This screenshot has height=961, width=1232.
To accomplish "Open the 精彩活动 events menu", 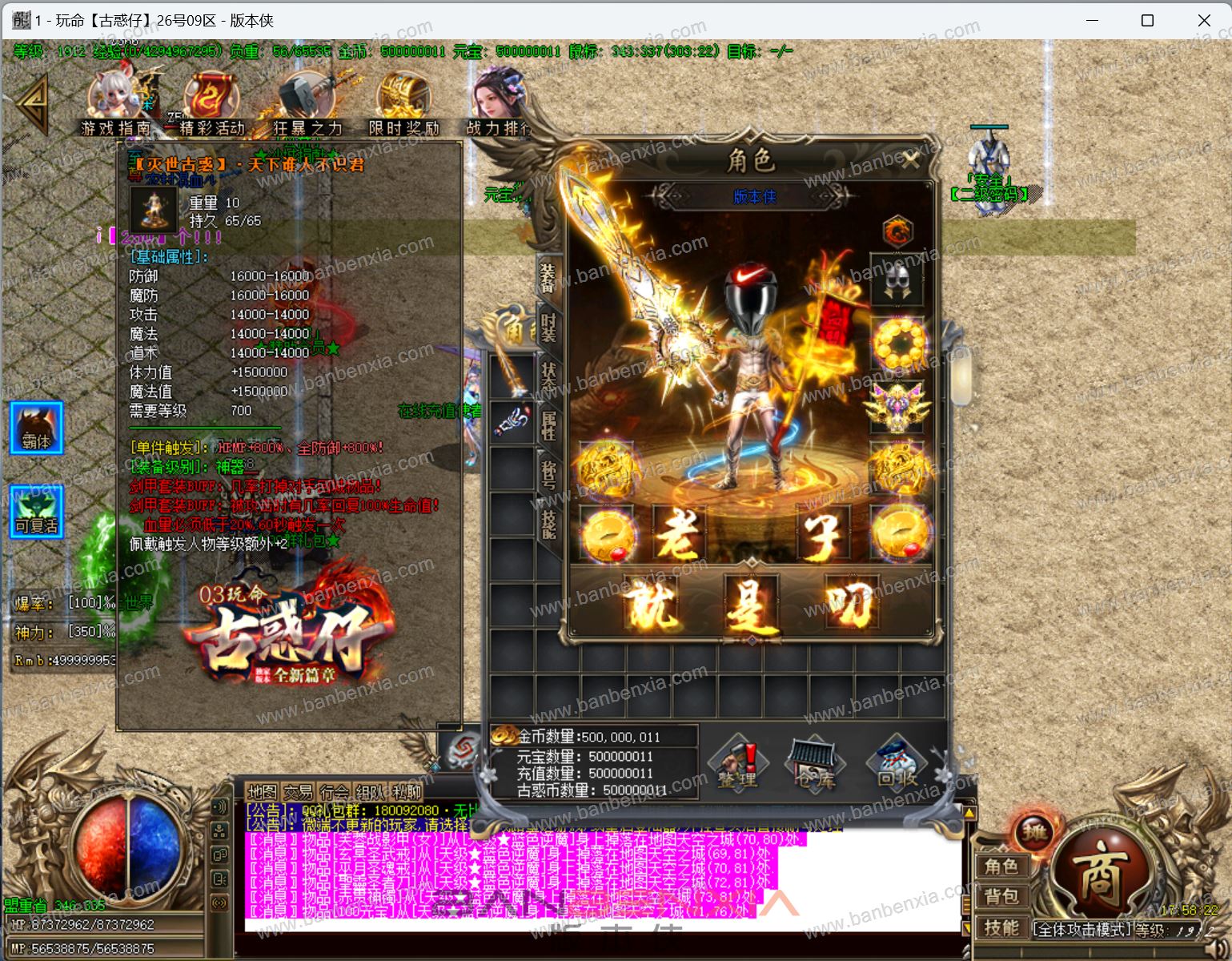I will click(211, 106).
